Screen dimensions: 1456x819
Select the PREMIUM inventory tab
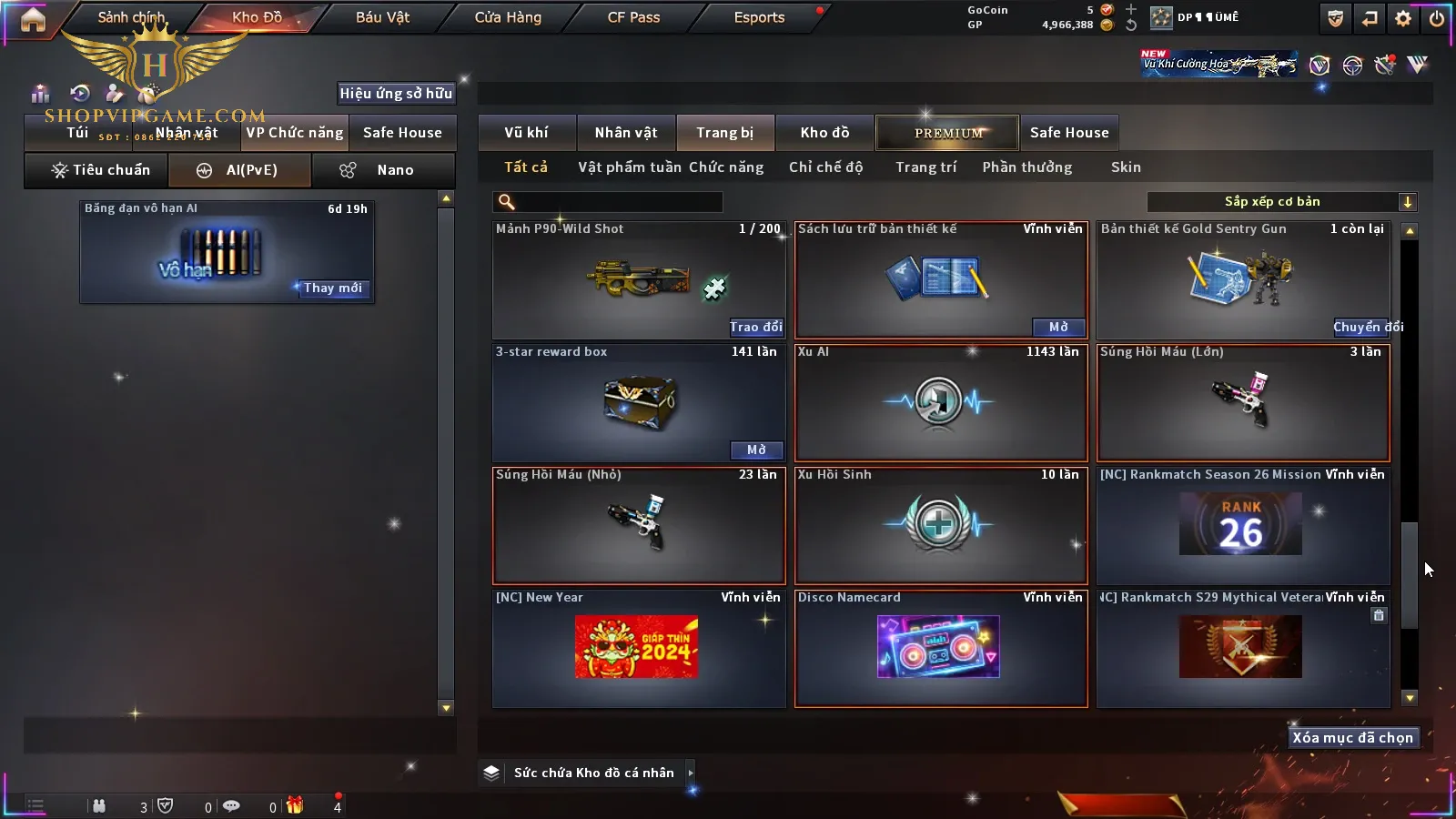point(947,133)
